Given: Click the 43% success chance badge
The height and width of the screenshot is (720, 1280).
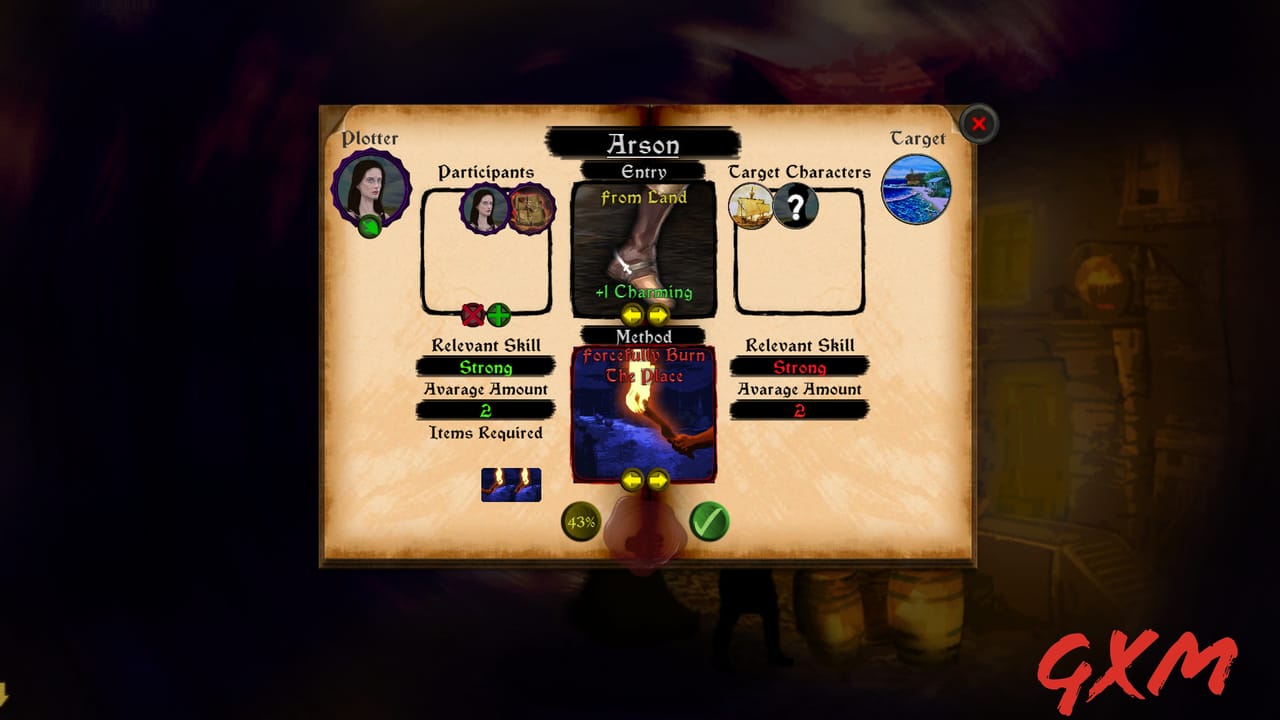Looking at the screenshot, I should (x=579, y=522).
